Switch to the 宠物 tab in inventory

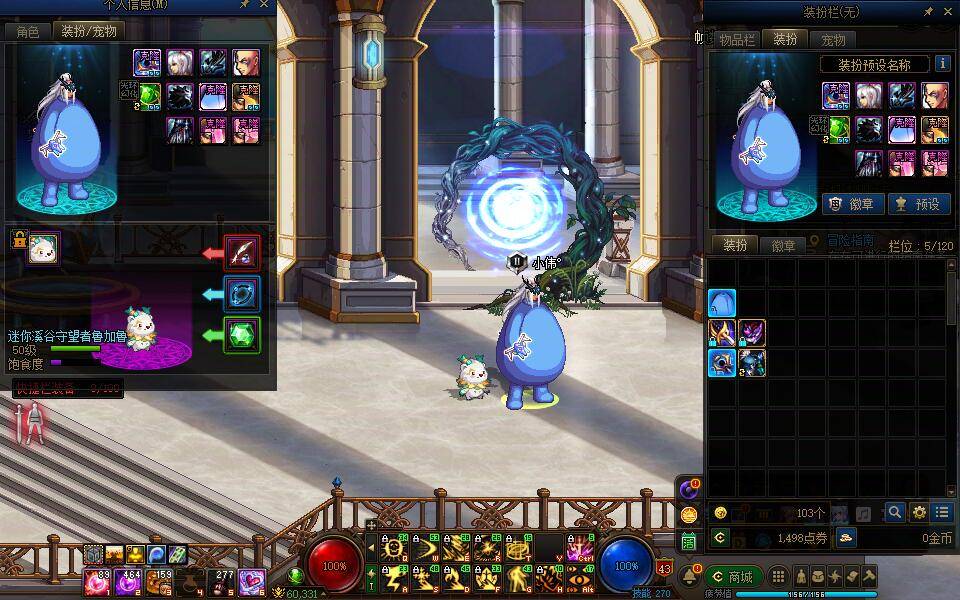pyautogui.click(x=833, y=40)
